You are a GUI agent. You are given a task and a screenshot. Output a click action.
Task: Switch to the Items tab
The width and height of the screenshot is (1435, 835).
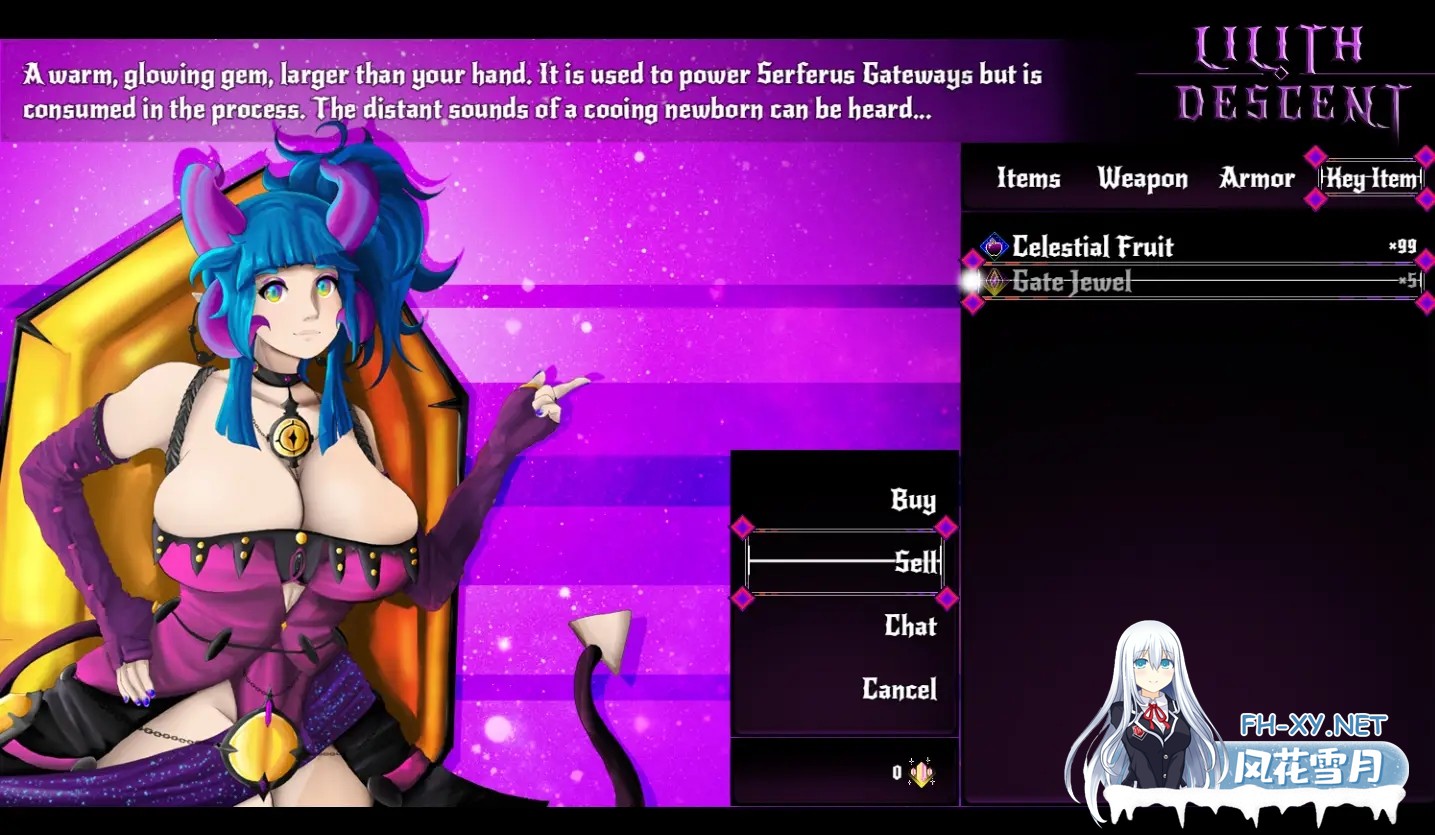point(1027,179)
